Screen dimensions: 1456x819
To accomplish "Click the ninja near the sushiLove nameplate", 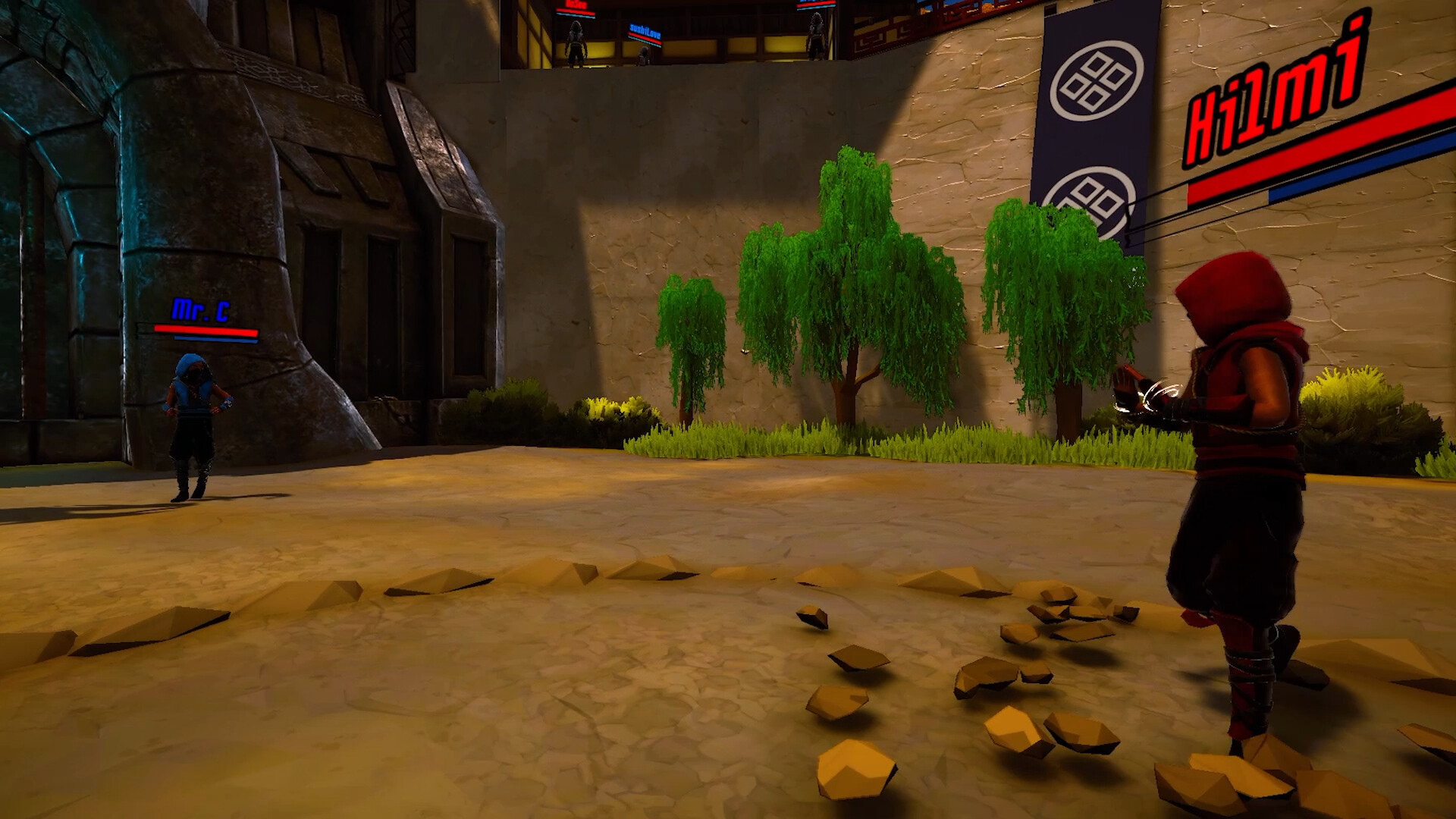I will pos(643,55).
